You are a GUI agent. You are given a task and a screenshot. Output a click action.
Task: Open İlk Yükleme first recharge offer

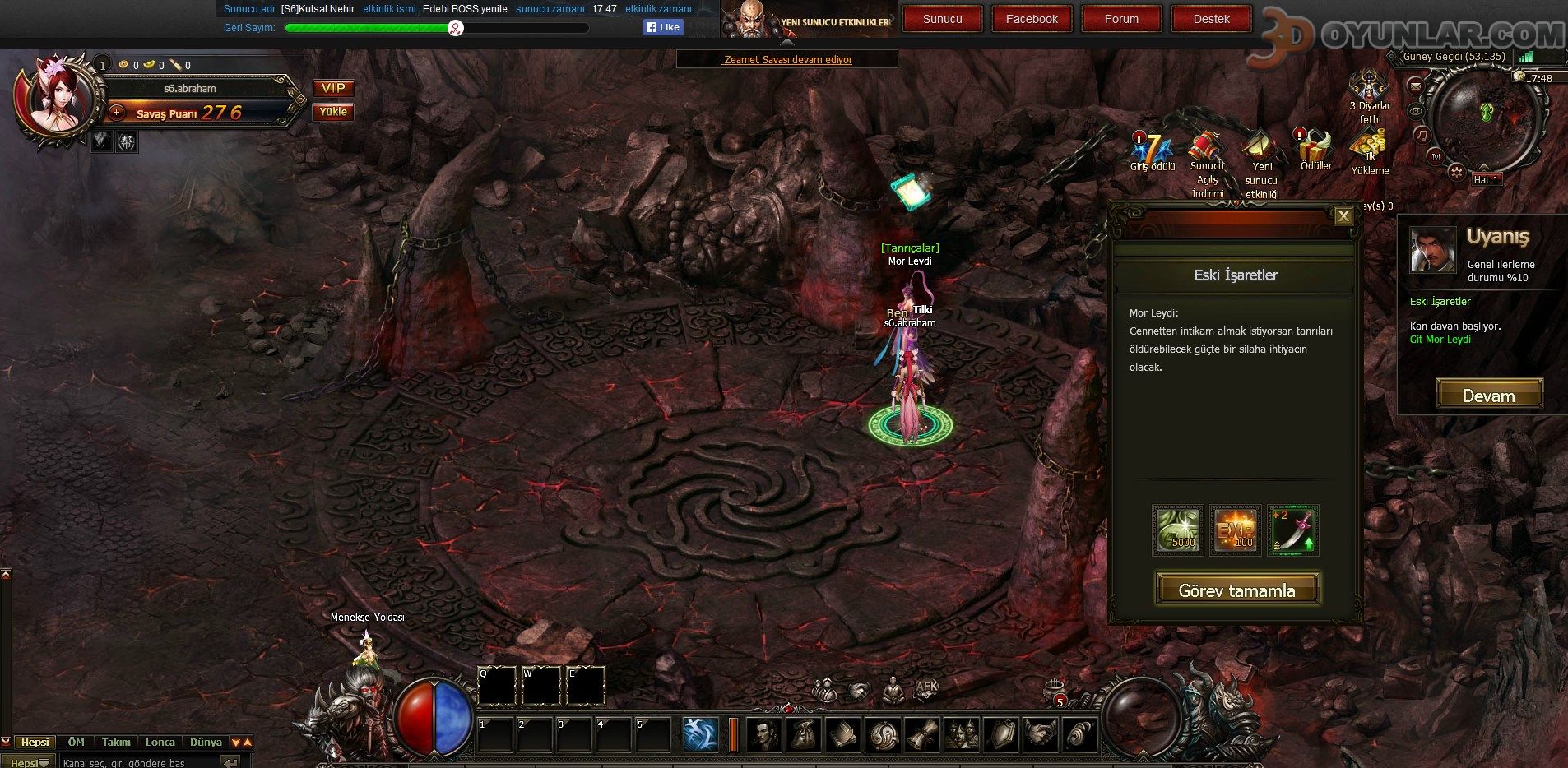[1370, 150]
